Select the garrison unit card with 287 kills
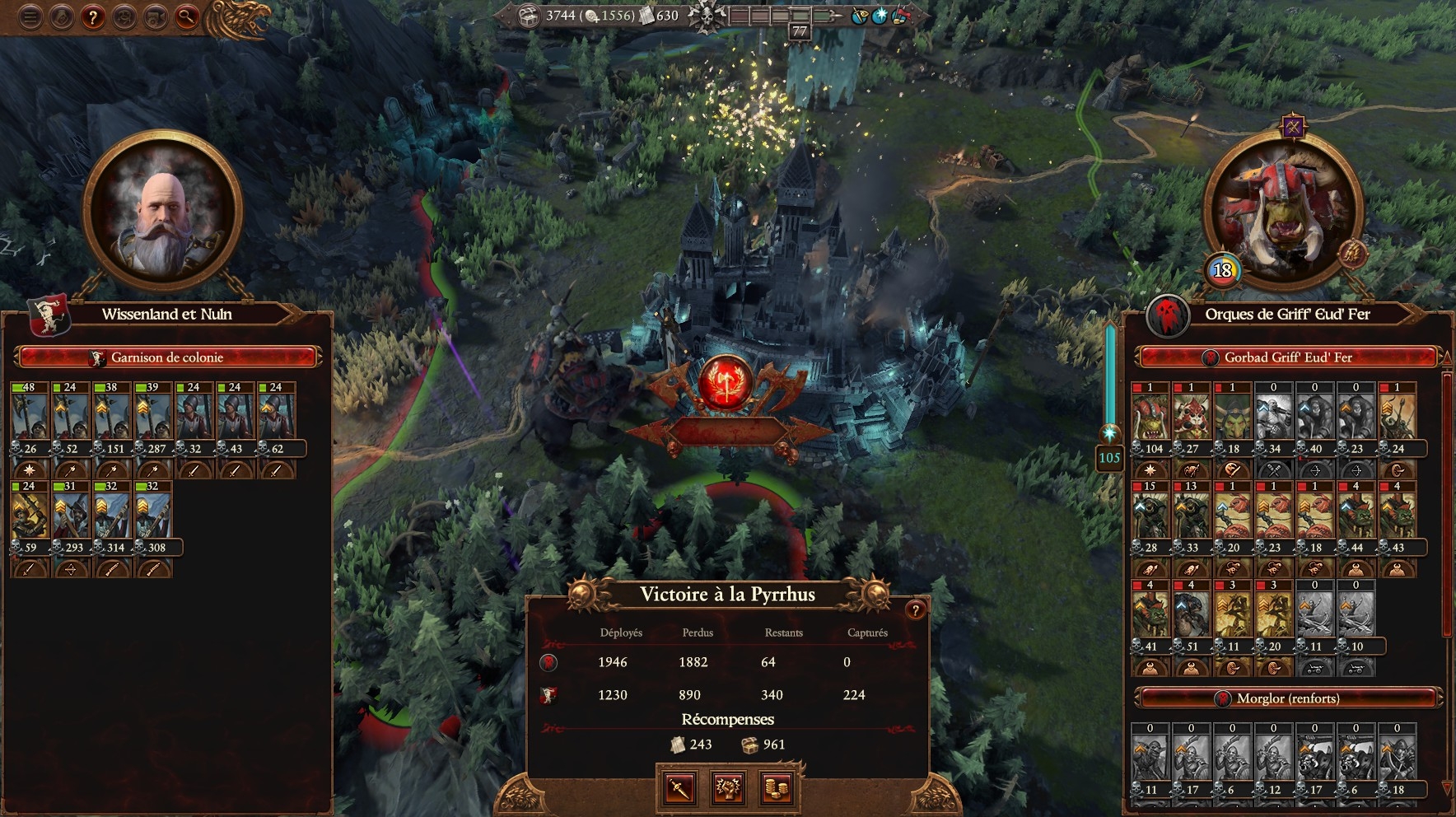This screenshot has width=1456, height=817. (152, 417)
